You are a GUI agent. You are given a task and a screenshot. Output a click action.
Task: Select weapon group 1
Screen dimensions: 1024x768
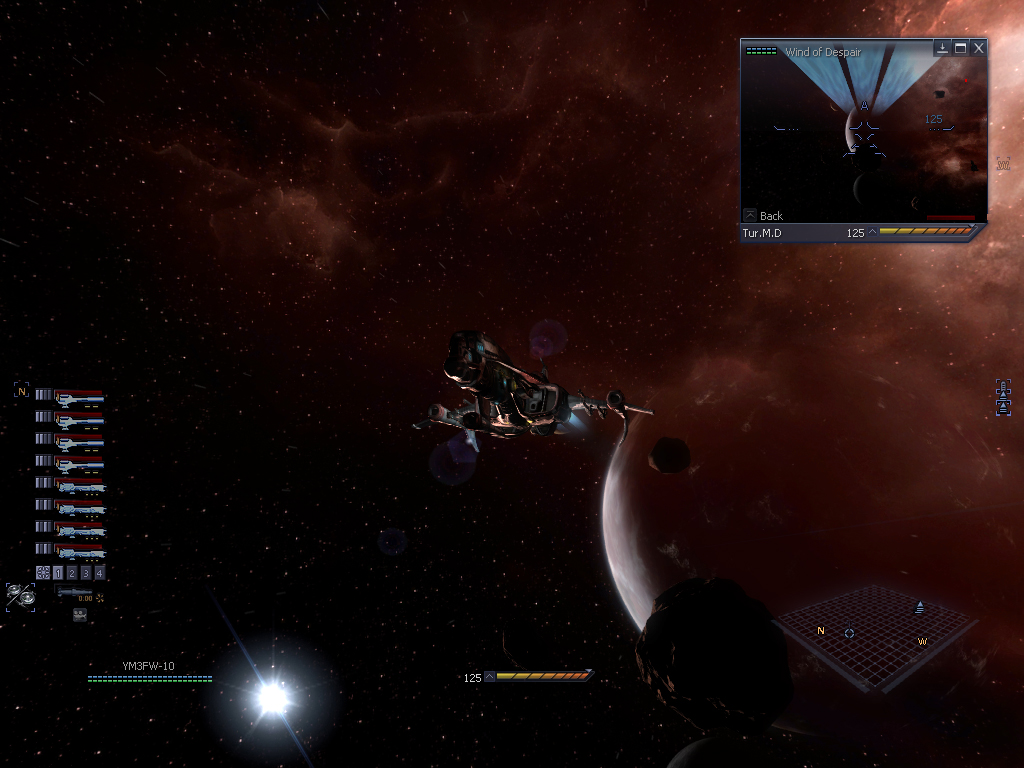[57, 573]
